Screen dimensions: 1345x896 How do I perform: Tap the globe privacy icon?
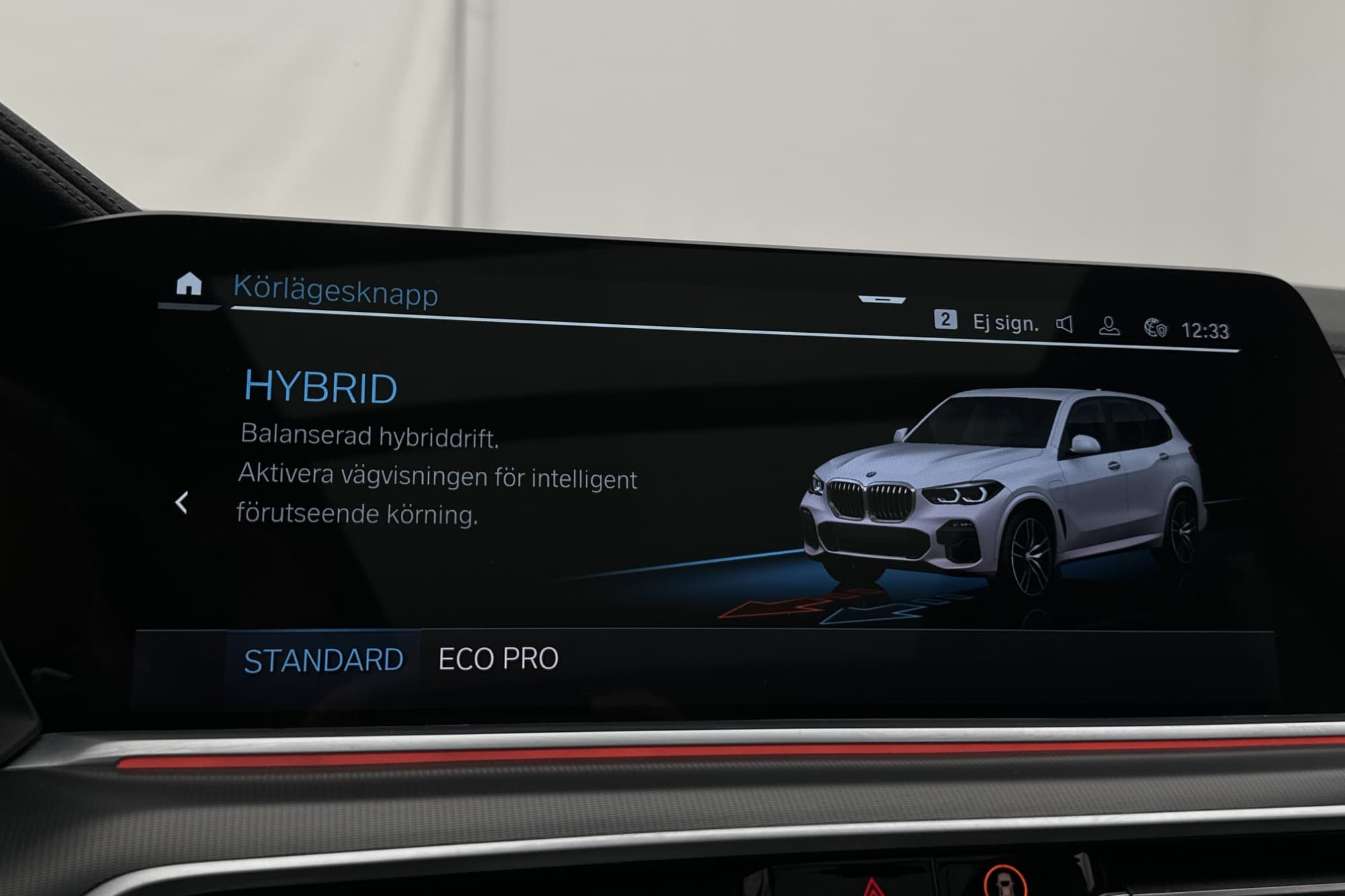point(1155,328)
